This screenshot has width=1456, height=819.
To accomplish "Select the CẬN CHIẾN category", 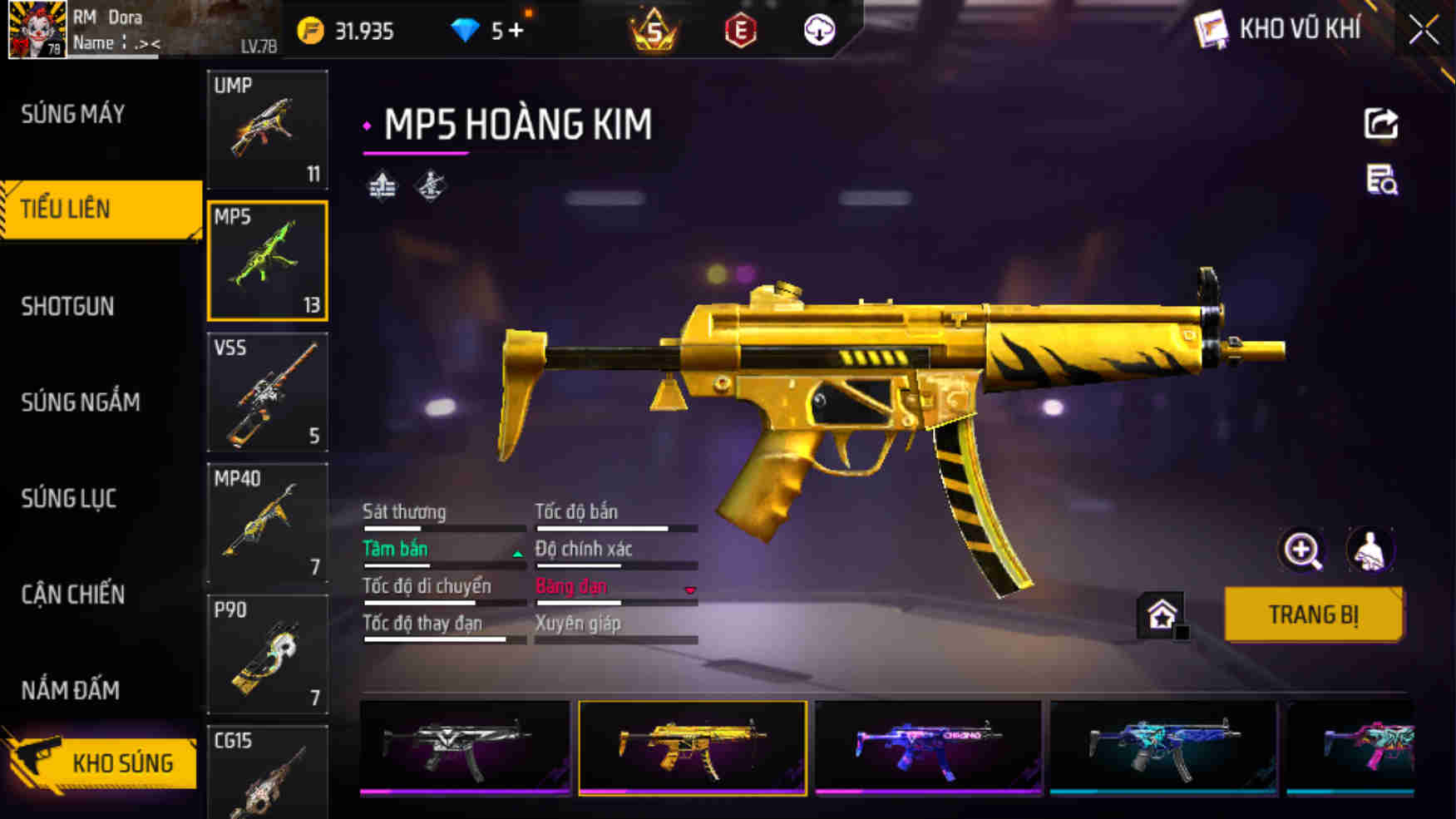I will 73,595.
